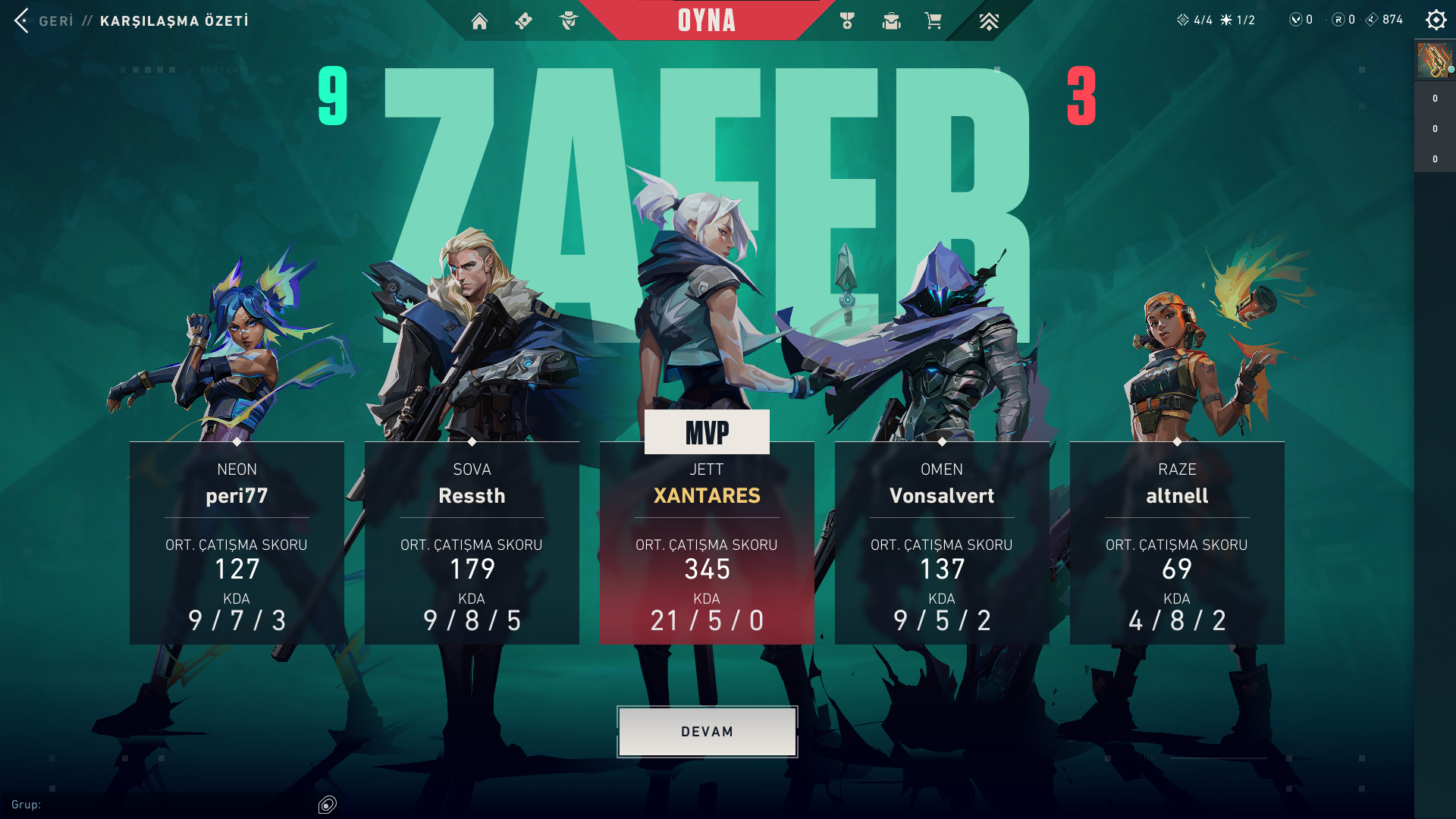The image size is (1456, 819).
Task: Go to the home icon
Action: pos(479,21)
